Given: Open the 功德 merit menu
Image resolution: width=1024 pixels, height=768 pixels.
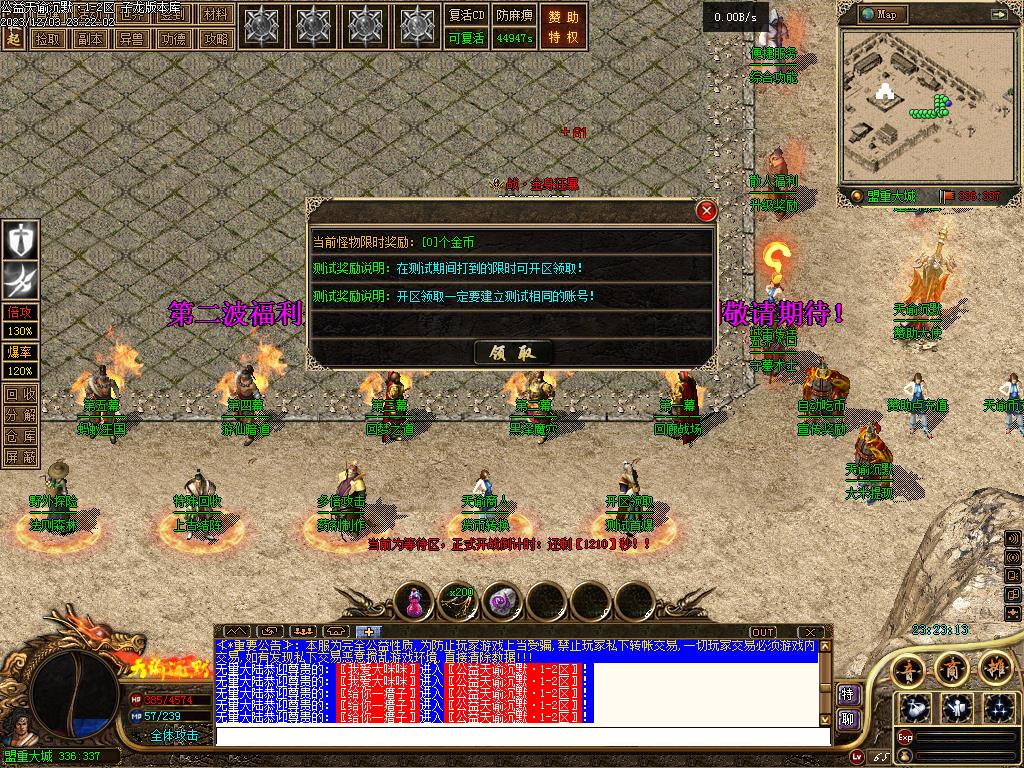Looking at the screenshot, I should coord(173,39).
